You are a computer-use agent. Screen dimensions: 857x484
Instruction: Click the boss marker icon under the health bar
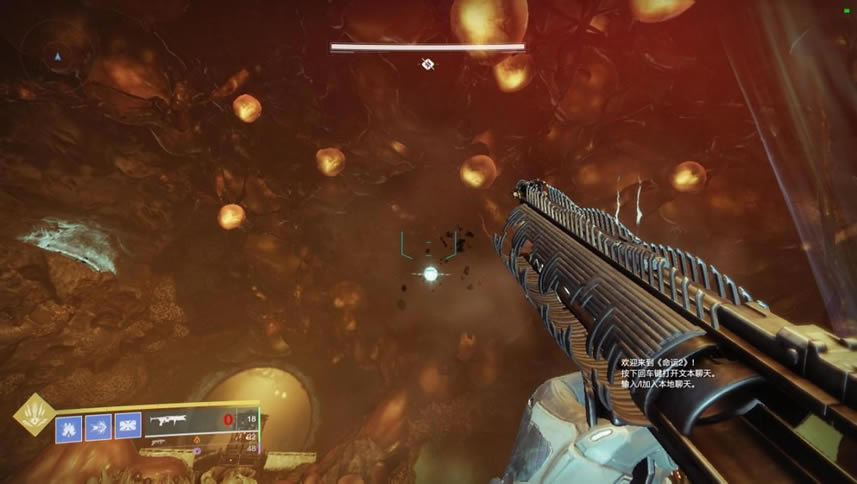[428, 65]
